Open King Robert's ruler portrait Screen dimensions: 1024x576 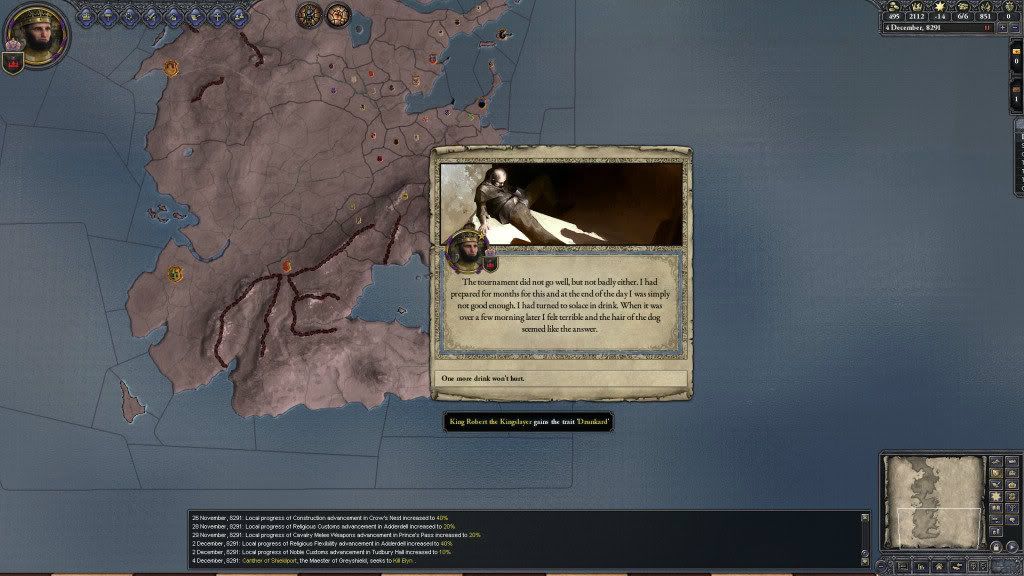37,31
